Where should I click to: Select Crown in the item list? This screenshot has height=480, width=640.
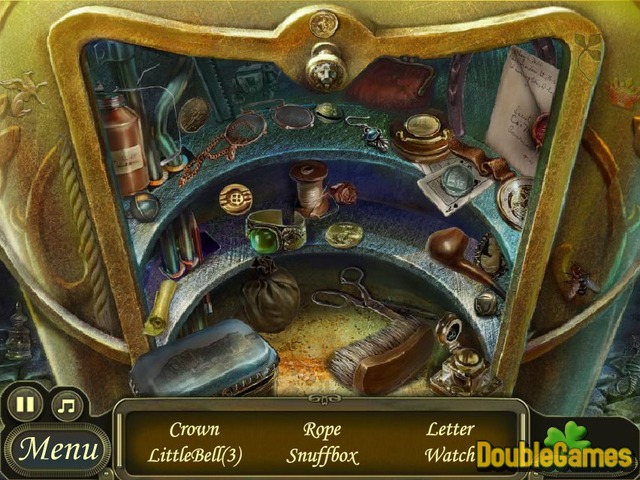coord(194,429)
